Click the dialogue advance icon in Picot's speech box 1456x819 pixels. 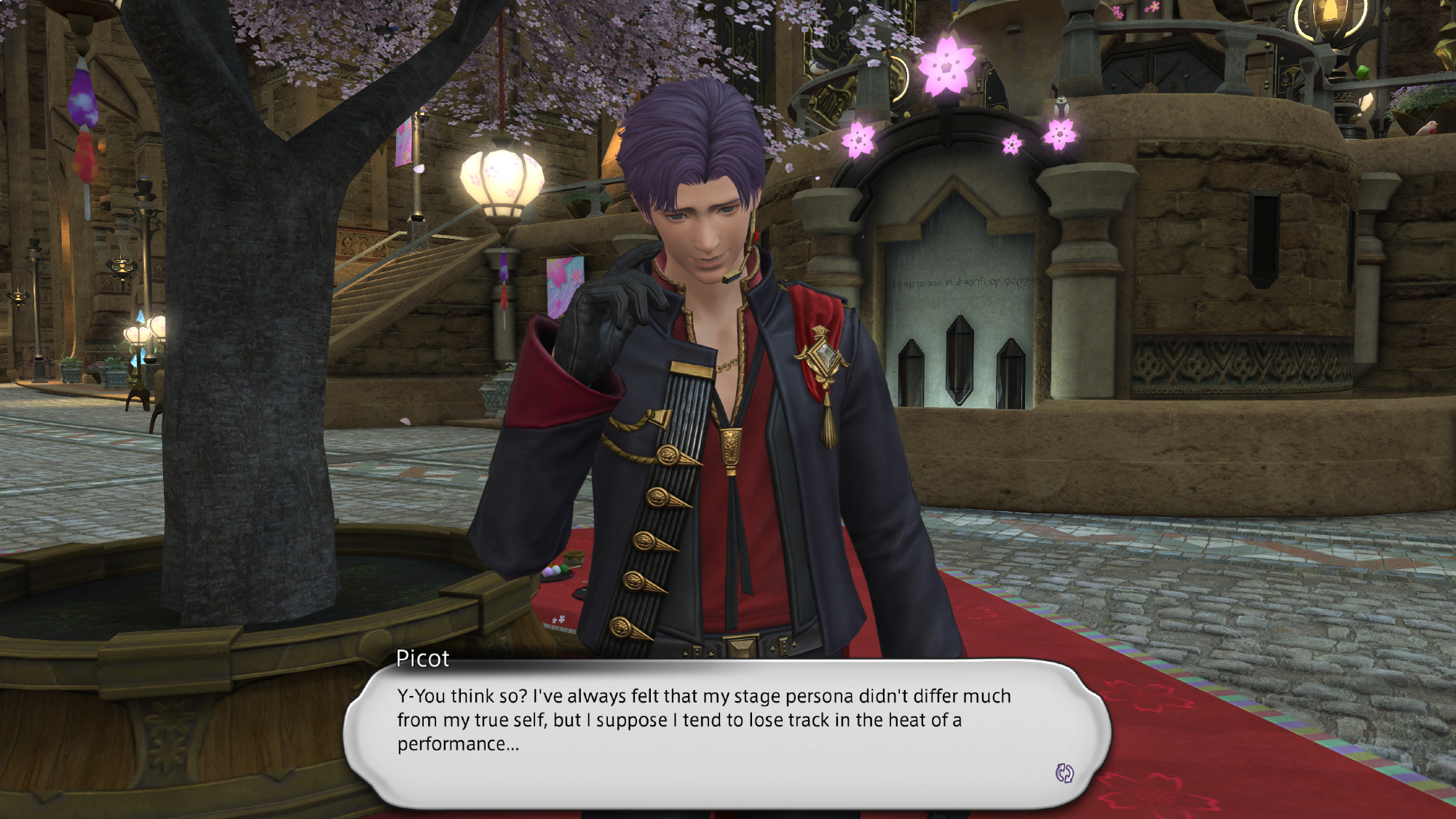pos(1064,773)
